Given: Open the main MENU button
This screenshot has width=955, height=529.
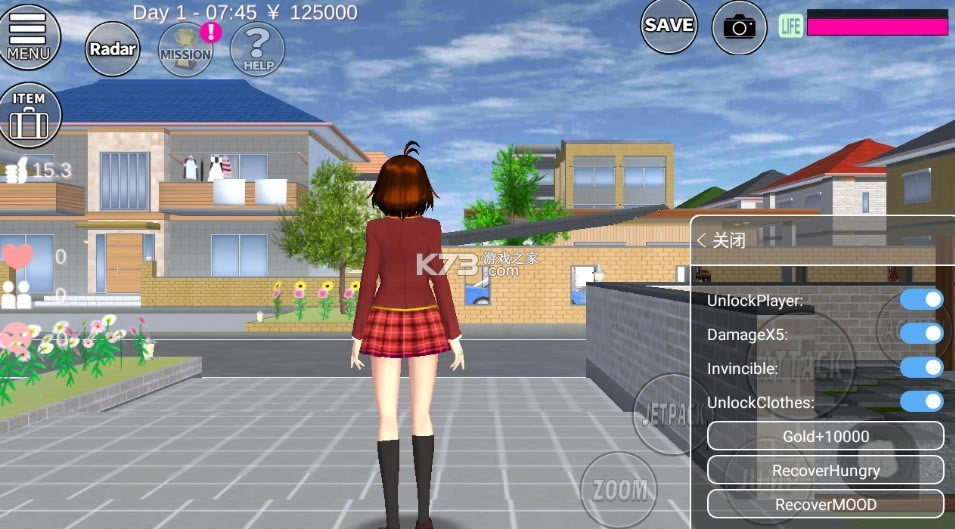Looking at the screenshot, I should 28,36.
